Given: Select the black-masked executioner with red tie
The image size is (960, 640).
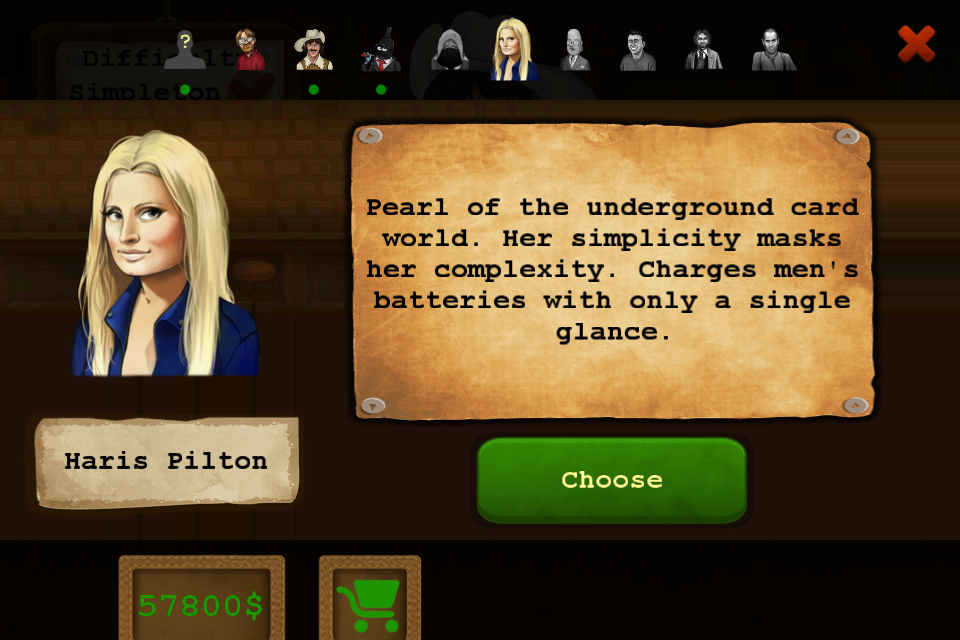Looking at the screenshot, I should [381, 50].
